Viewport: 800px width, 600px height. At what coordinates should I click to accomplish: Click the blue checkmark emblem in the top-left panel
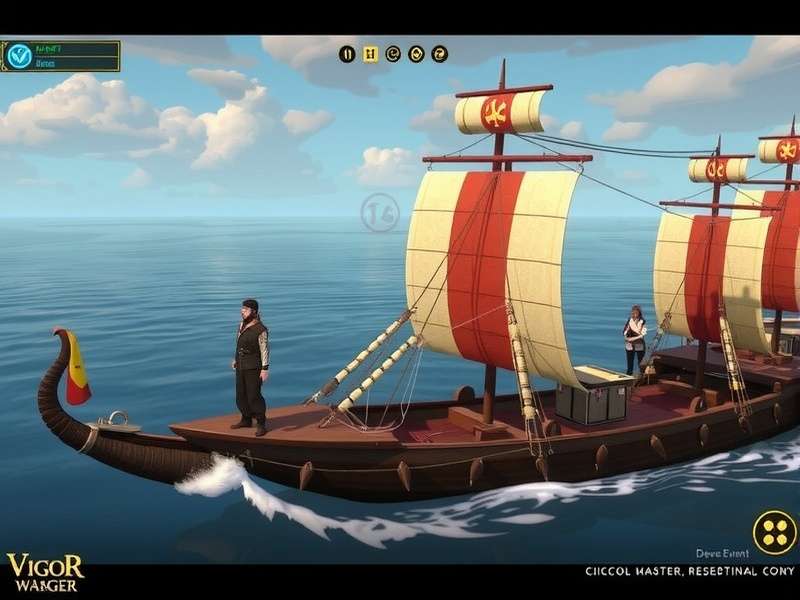coord(19,56)
